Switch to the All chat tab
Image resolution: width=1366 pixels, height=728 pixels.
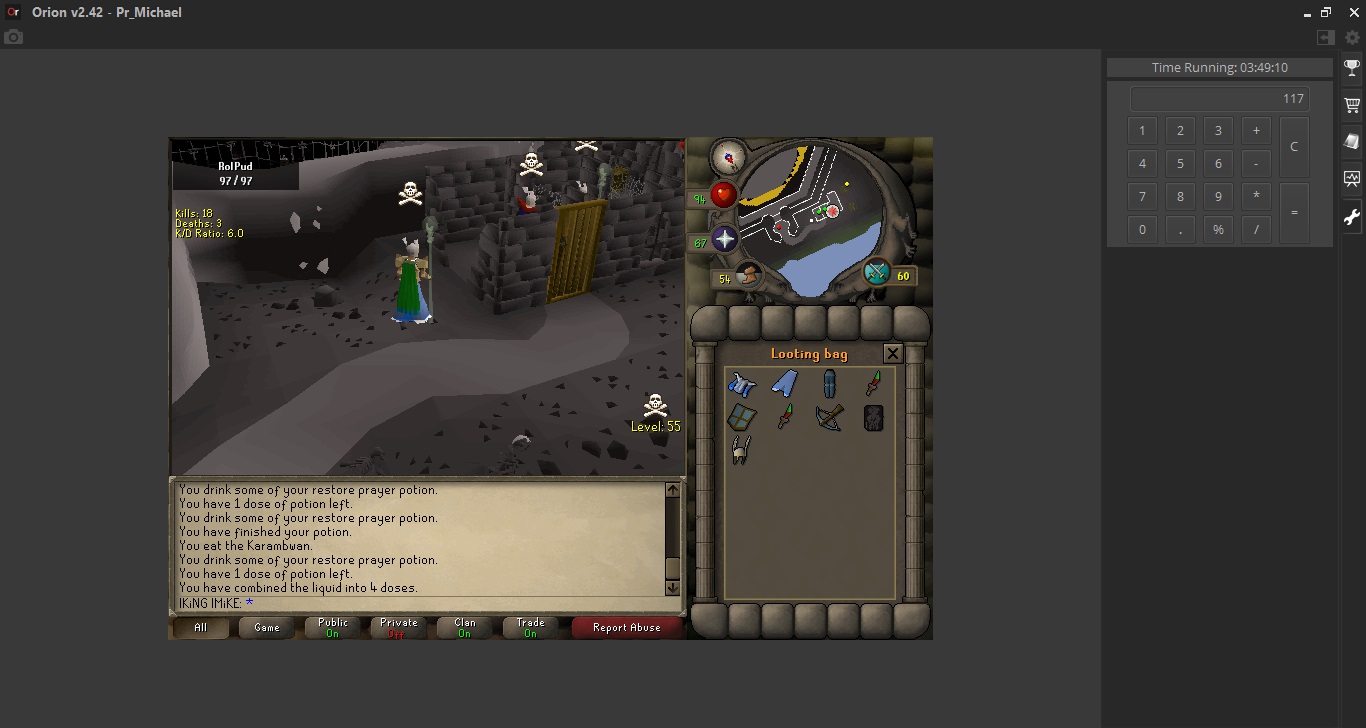[201, 628]
